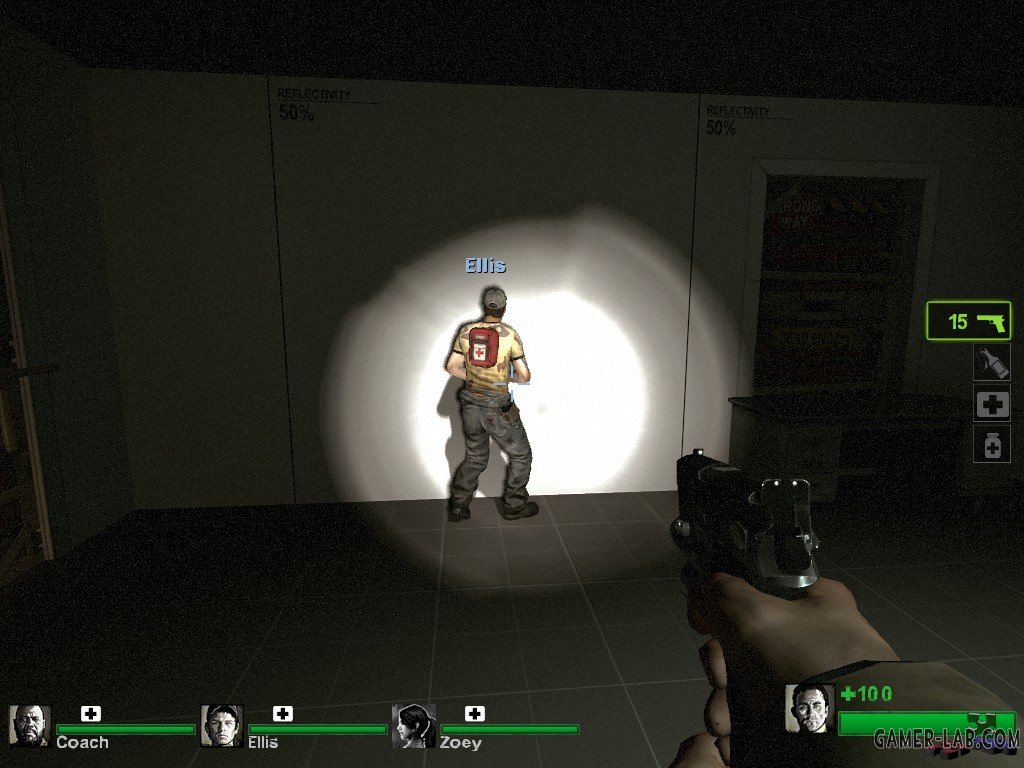Select the pistol weapon slot
The height and width of the screenshot is (768, 1024).
click(x=968, y=322)
